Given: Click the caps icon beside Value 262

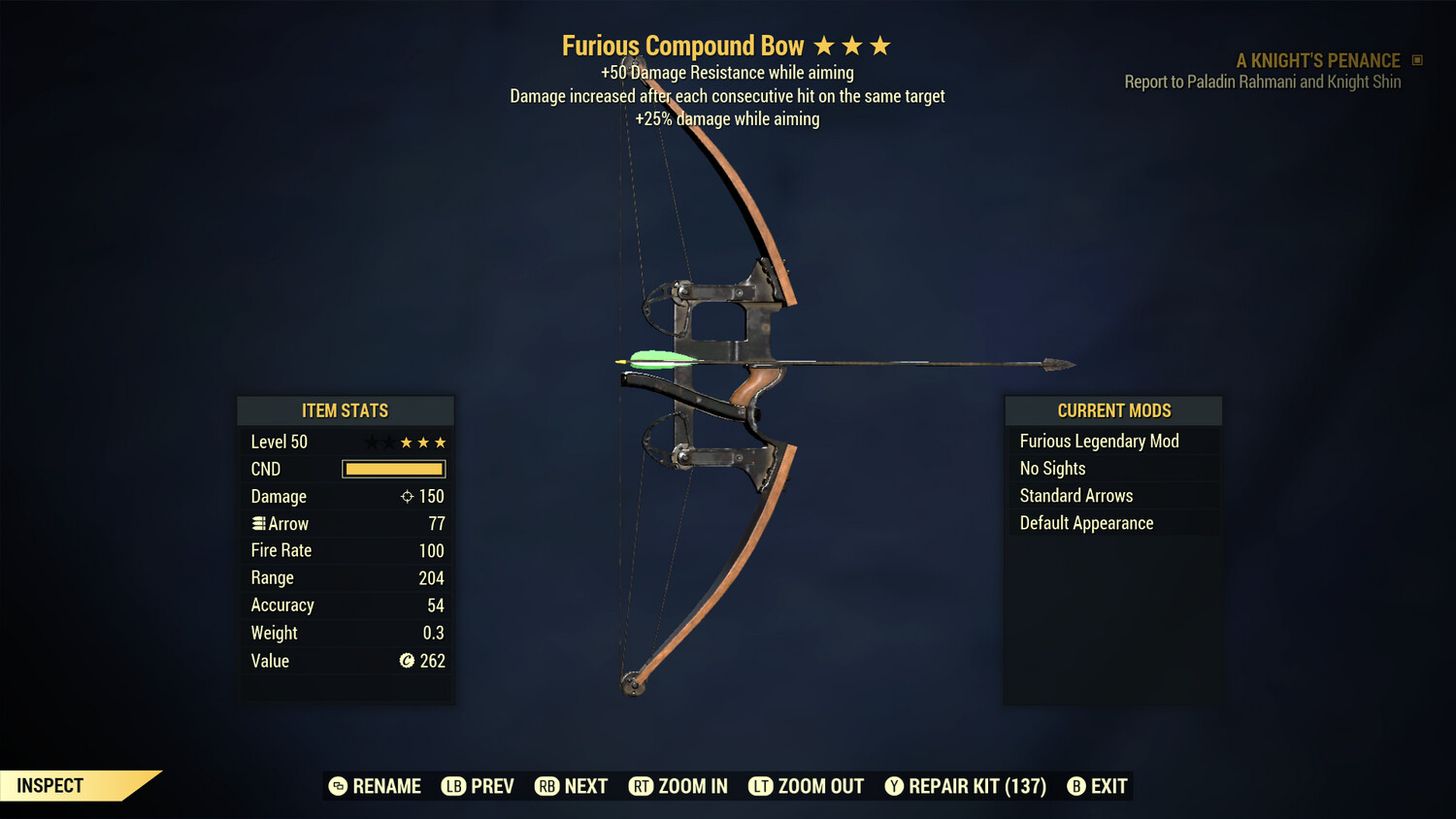Looking at the screenshot, I should 407,661.
